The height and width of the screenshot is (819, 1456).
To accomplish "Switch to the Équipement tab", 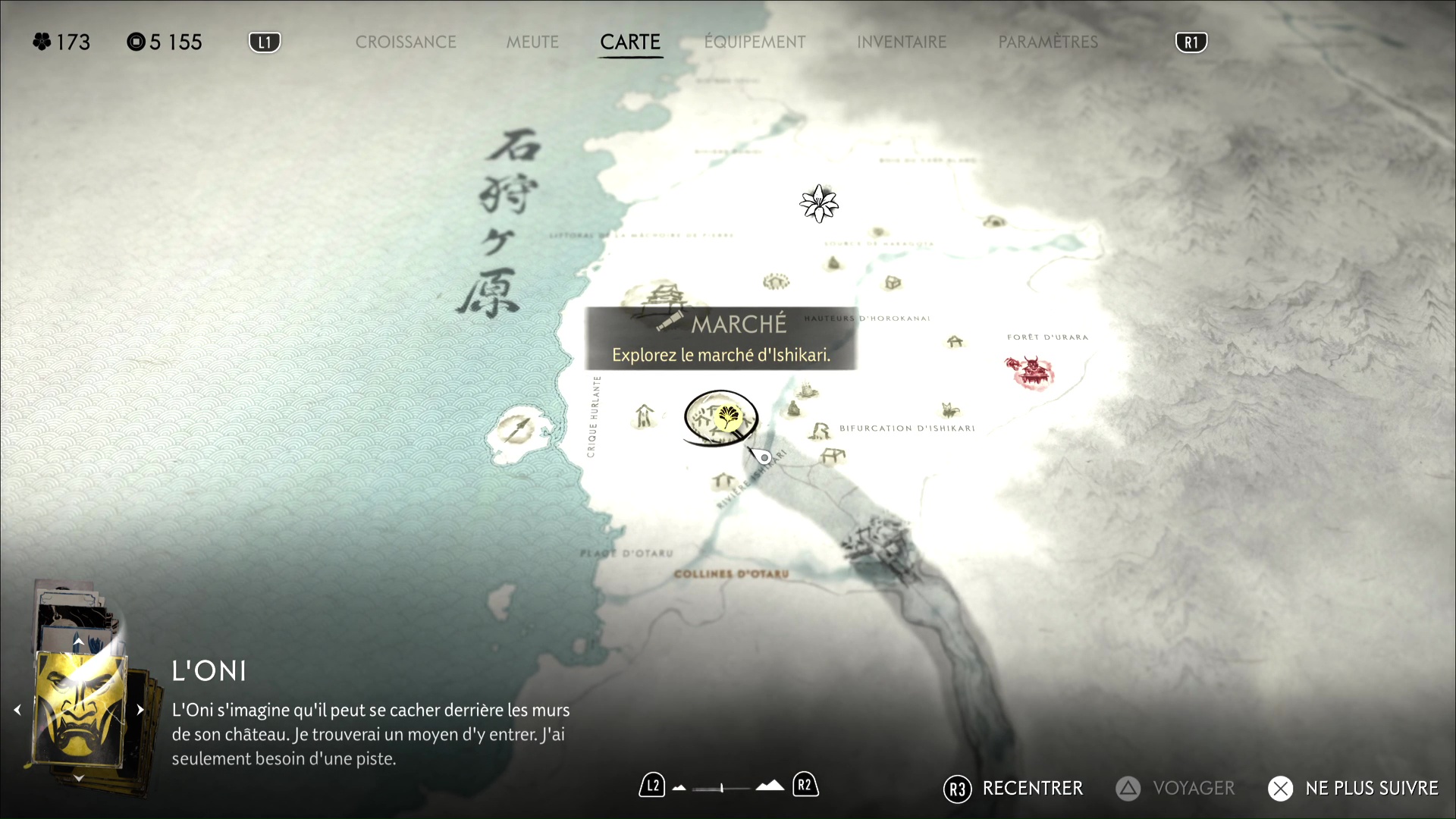I will pos(755,42).
